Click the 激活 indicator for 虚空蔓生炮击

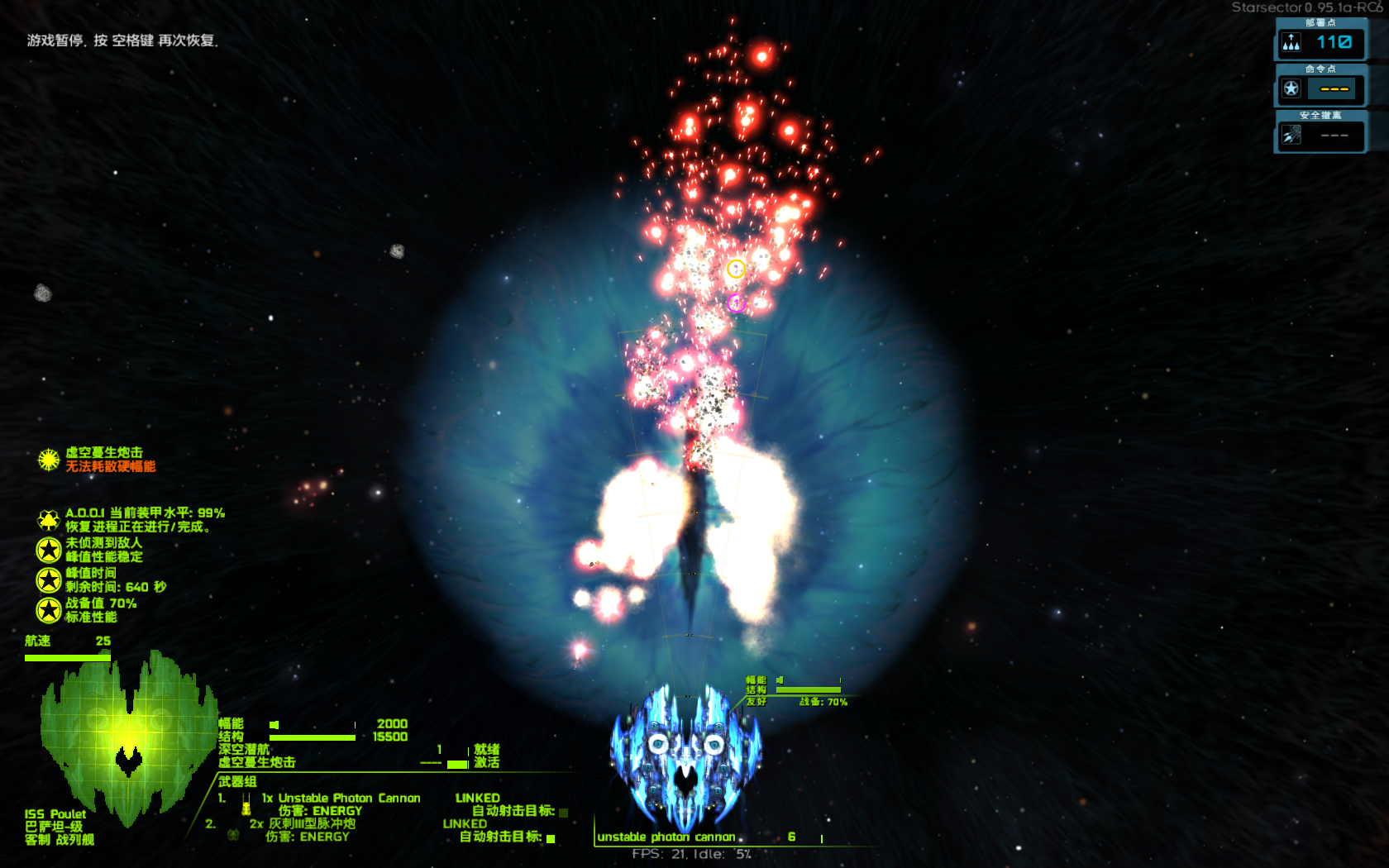(484, 761)
